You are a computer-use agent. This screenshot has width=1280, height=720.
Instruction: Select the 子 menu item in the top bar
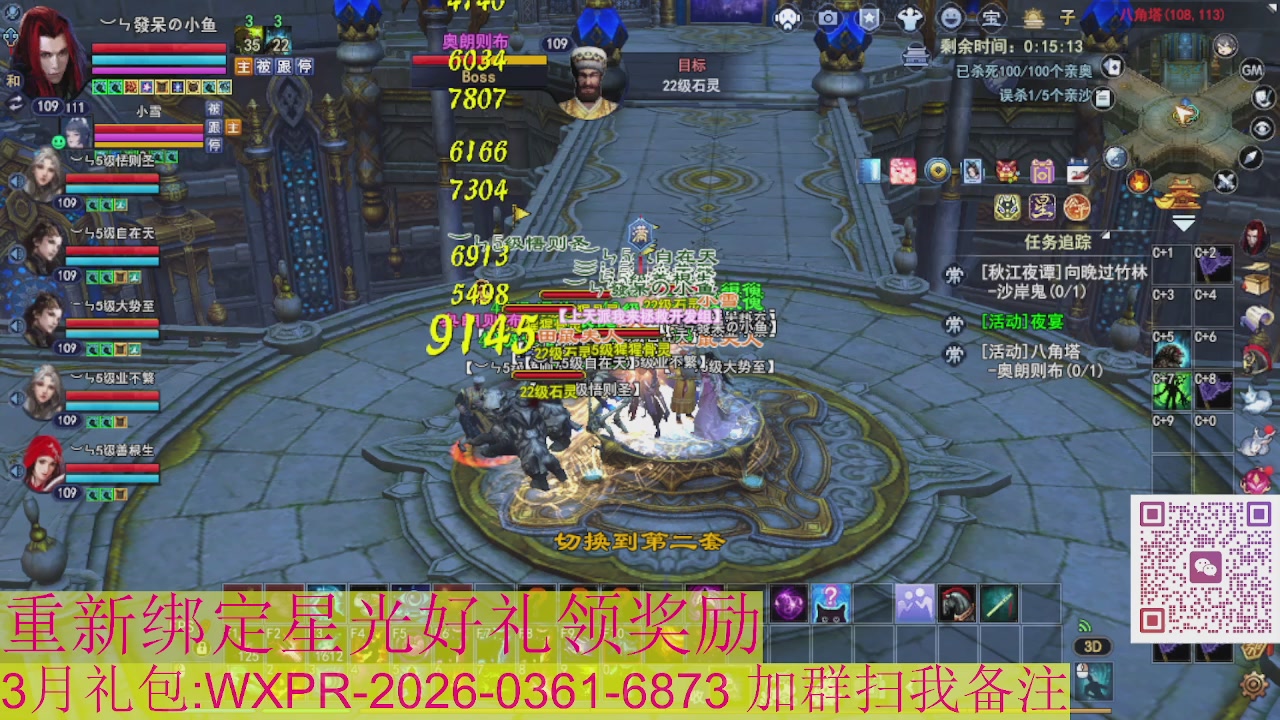click(1068, 17)
